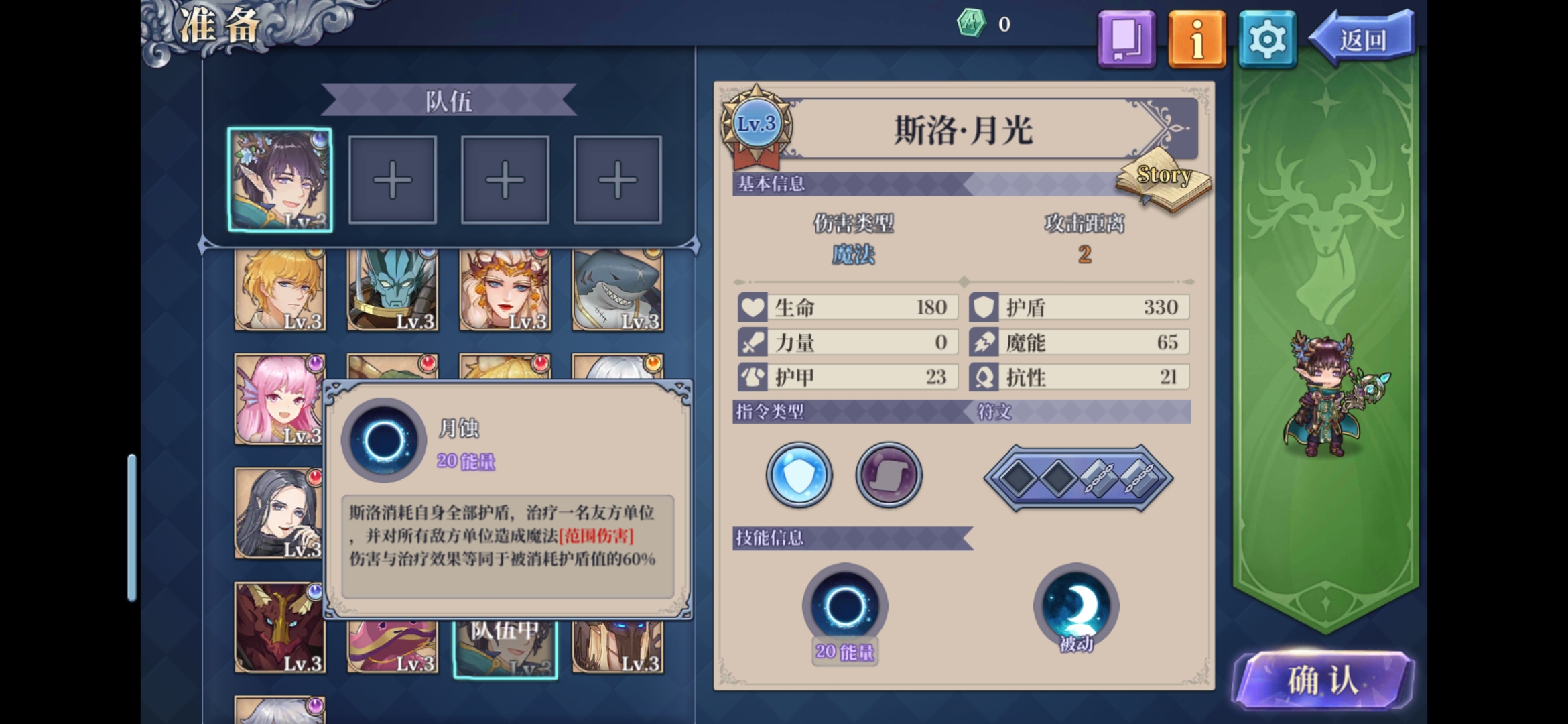Open the gear settings menu

point(1266,40)
